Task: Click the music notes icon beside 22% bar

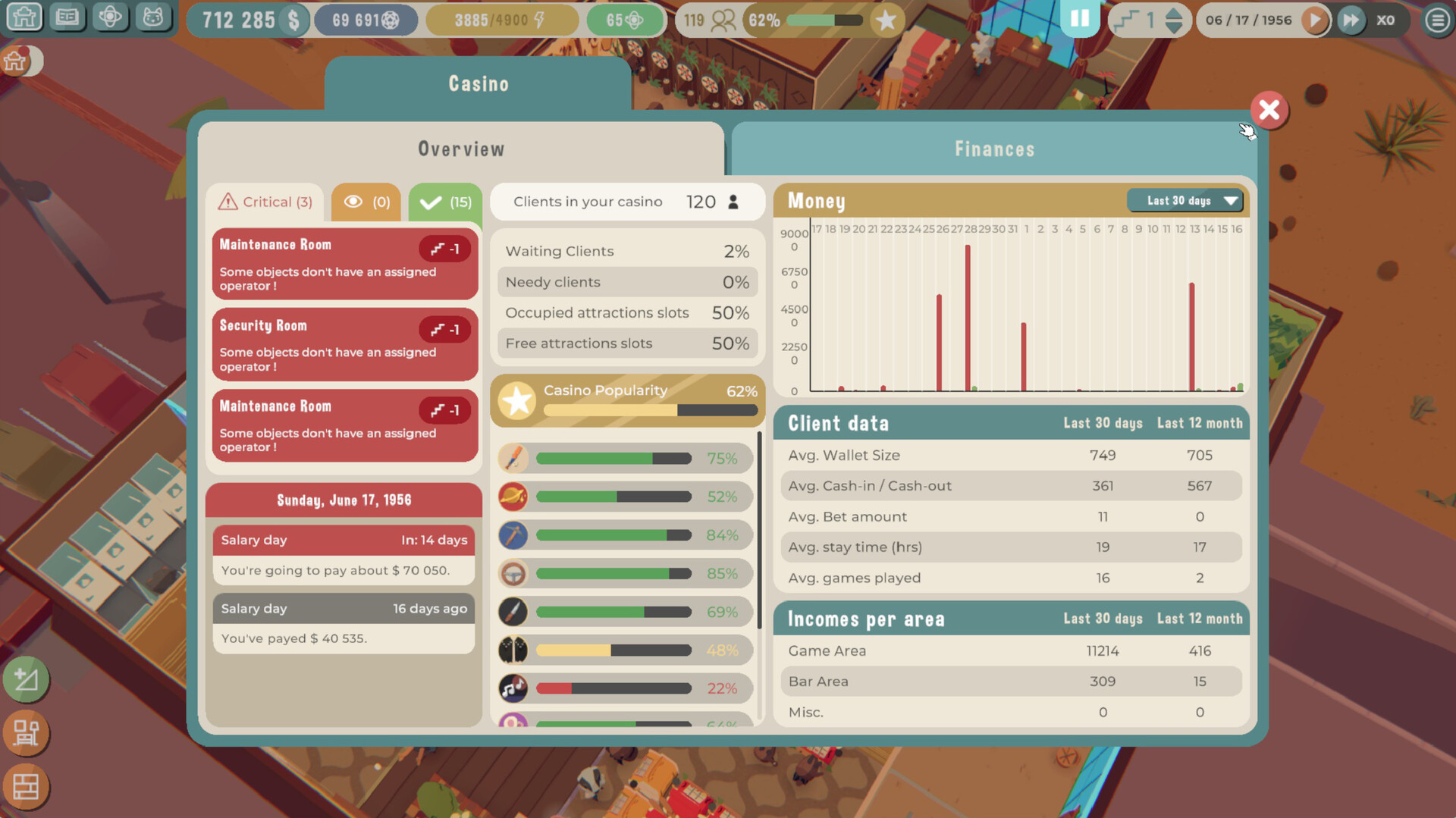Action: point(513,688)
